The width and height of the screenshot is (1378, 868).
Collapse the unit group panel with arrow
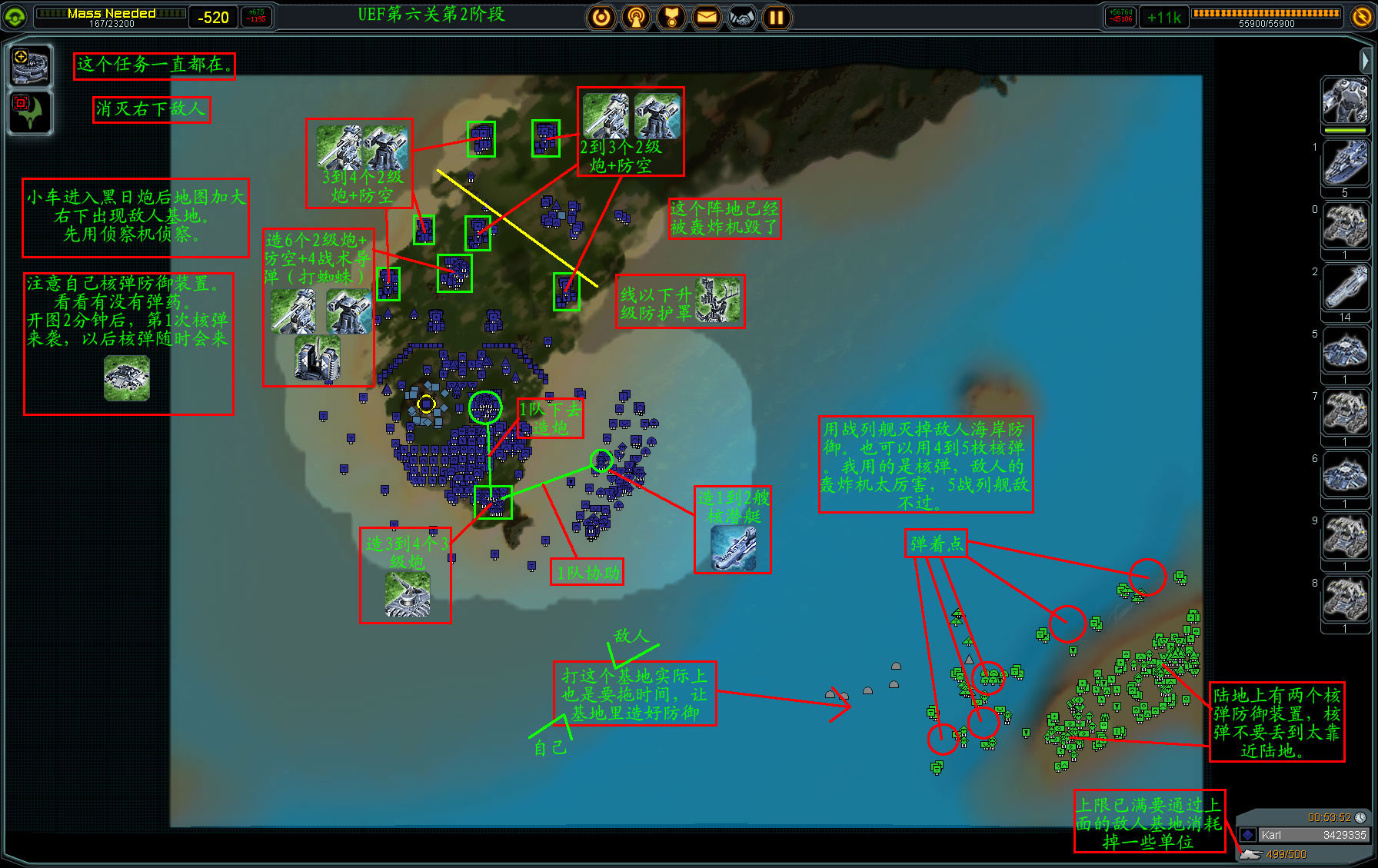(1365, 59)
